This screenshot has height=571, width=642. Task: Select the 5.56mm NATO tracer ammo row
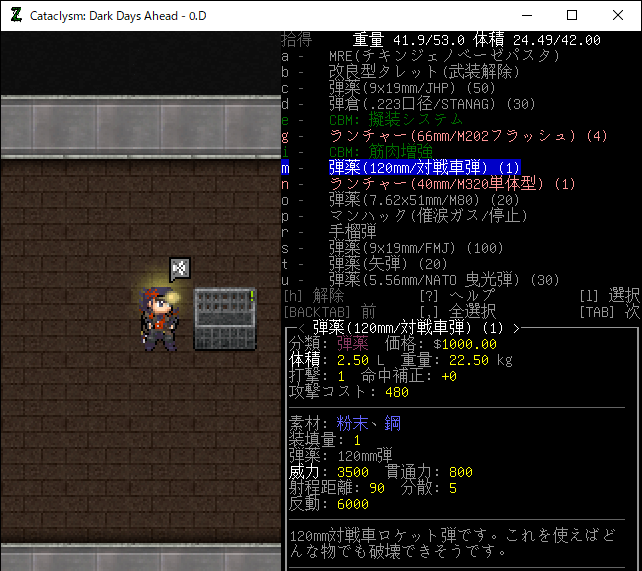[444, 279]
